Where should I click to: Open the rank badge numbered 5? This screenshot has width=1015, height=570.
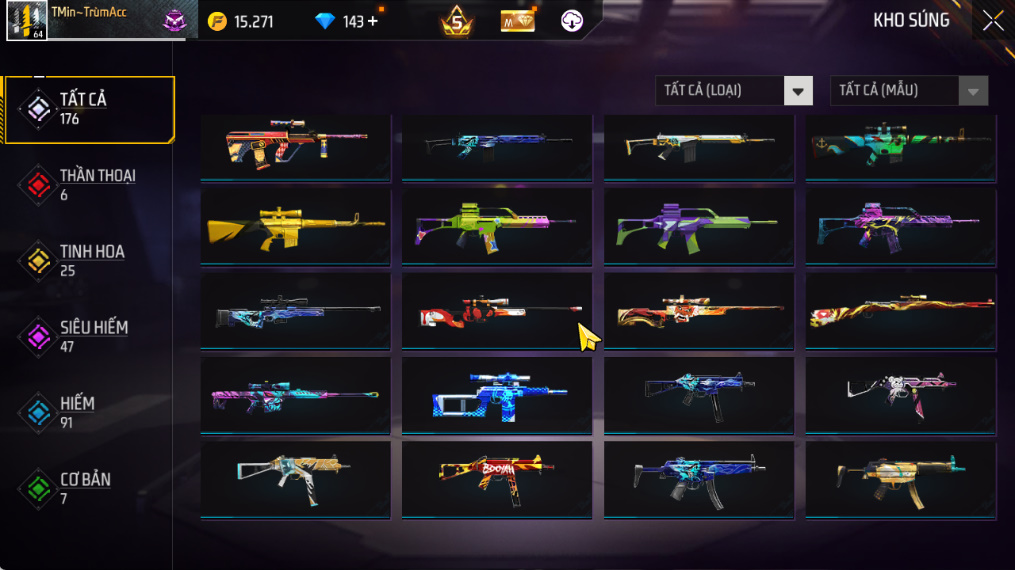pyautogui.click(x=457, y=21)
